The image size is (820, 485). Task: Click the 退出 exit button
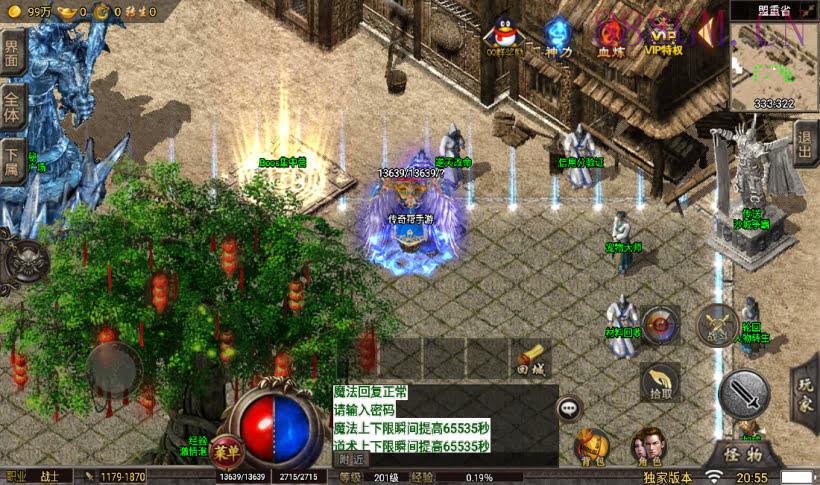pyautogui.click(x=805, y=145)
